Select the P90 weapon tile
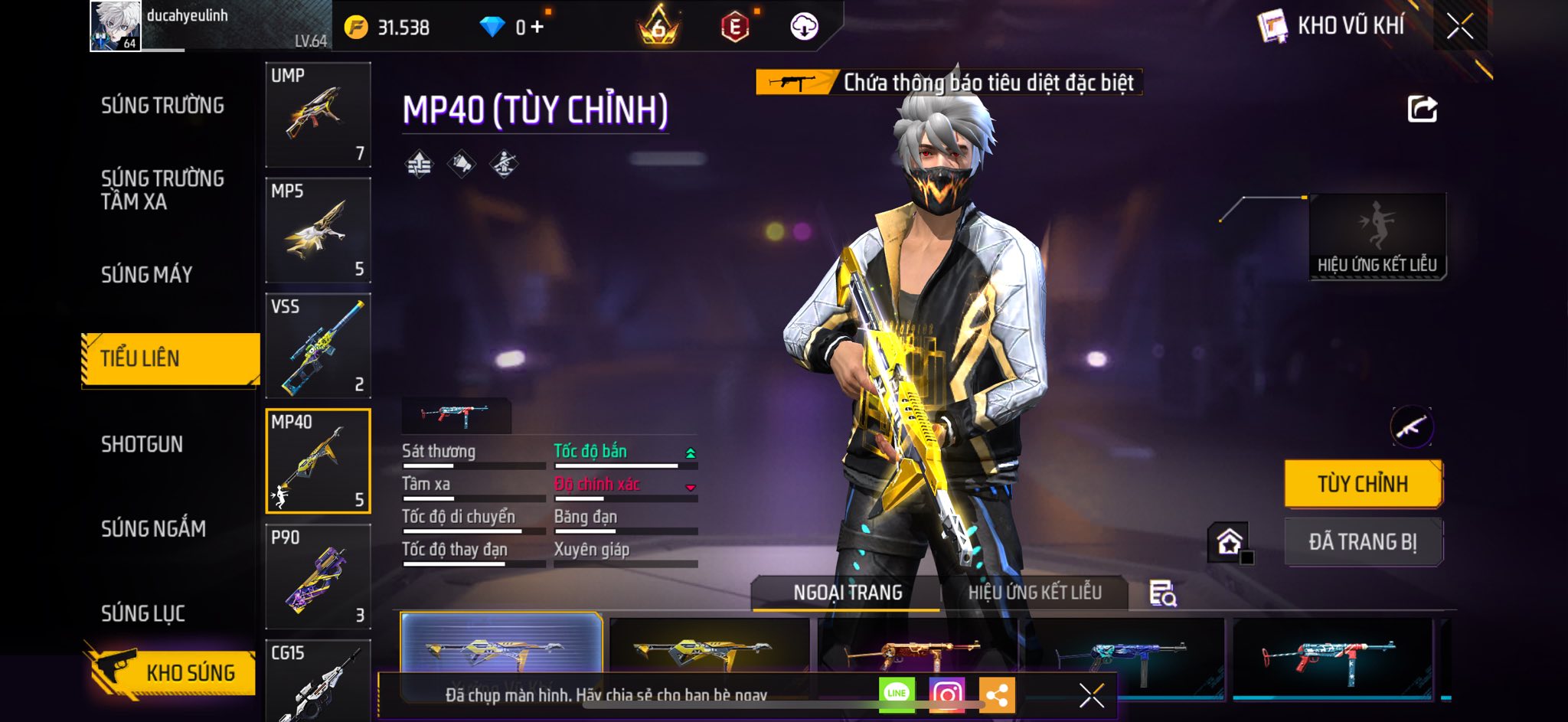This screenshot has height=722, width=1568. coord(318,577)
